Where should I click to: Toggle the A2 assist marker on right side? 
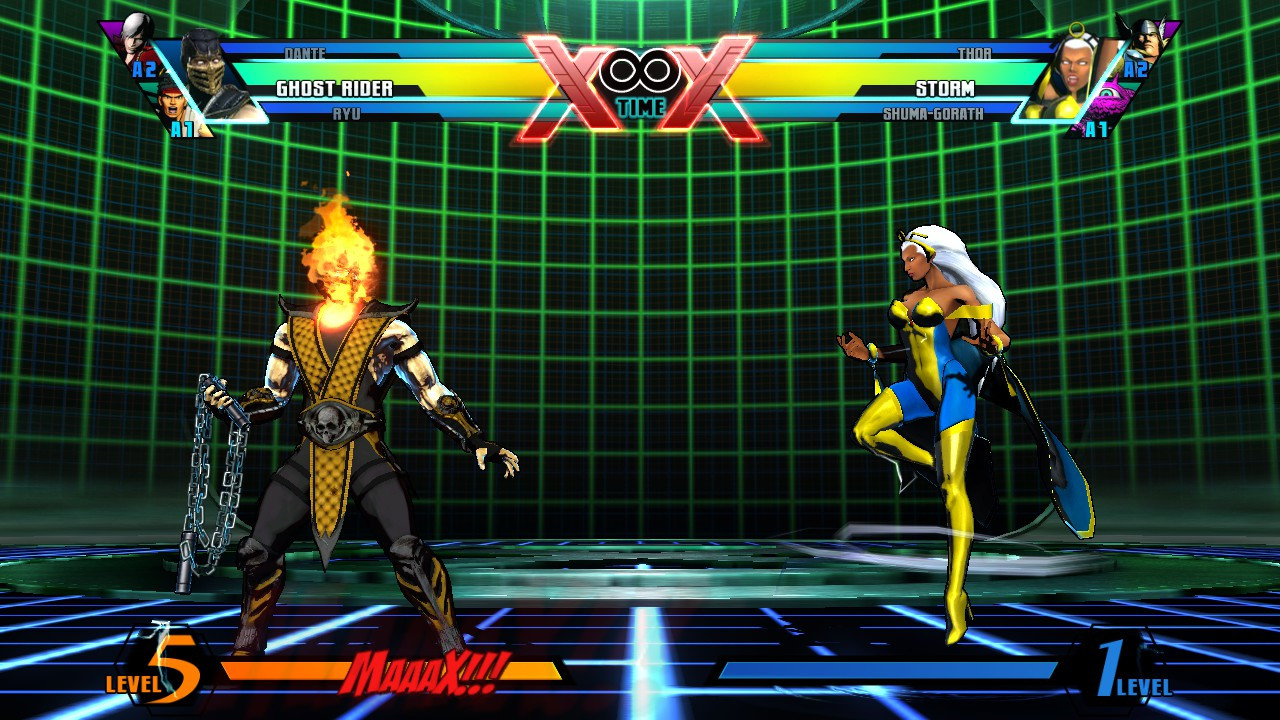[x=1137, y=69]
